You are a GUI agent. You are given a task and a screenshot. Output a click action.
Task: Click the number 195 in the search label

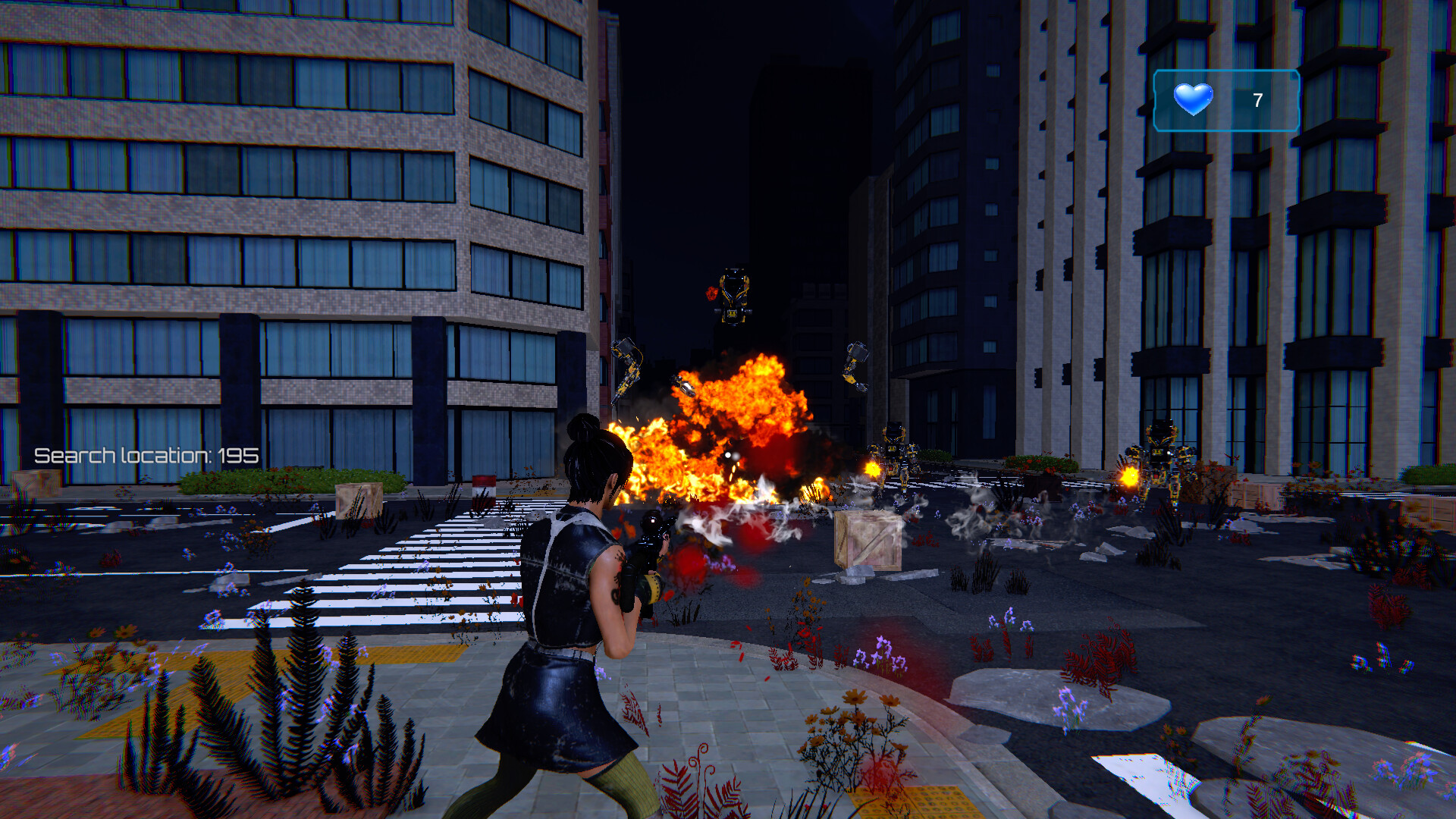[239, 457]
